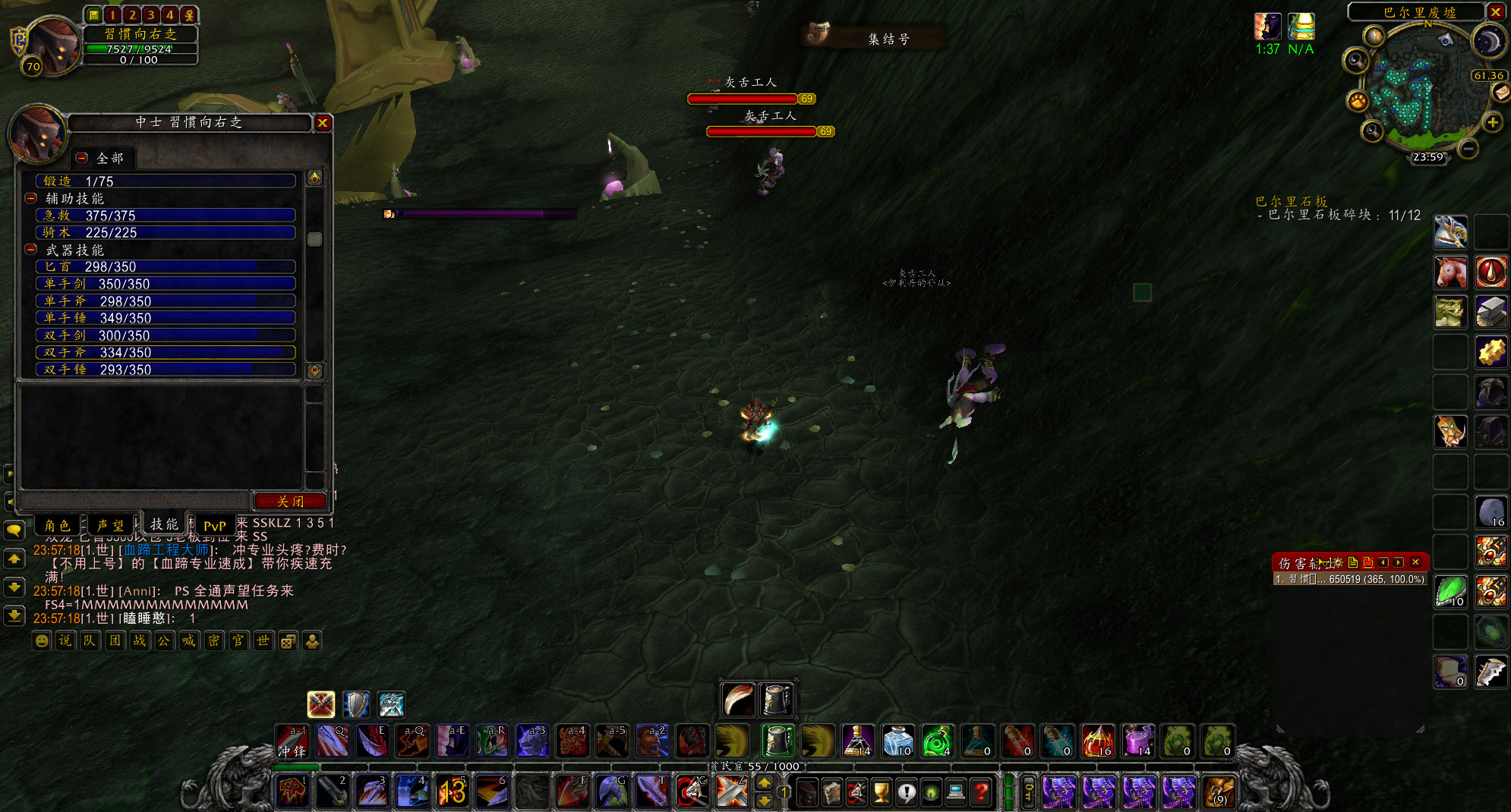This screenshot has height=812, width=1511.
Task: Collapse the 武器技能 weapon skills category
Action: click(31, 250)
